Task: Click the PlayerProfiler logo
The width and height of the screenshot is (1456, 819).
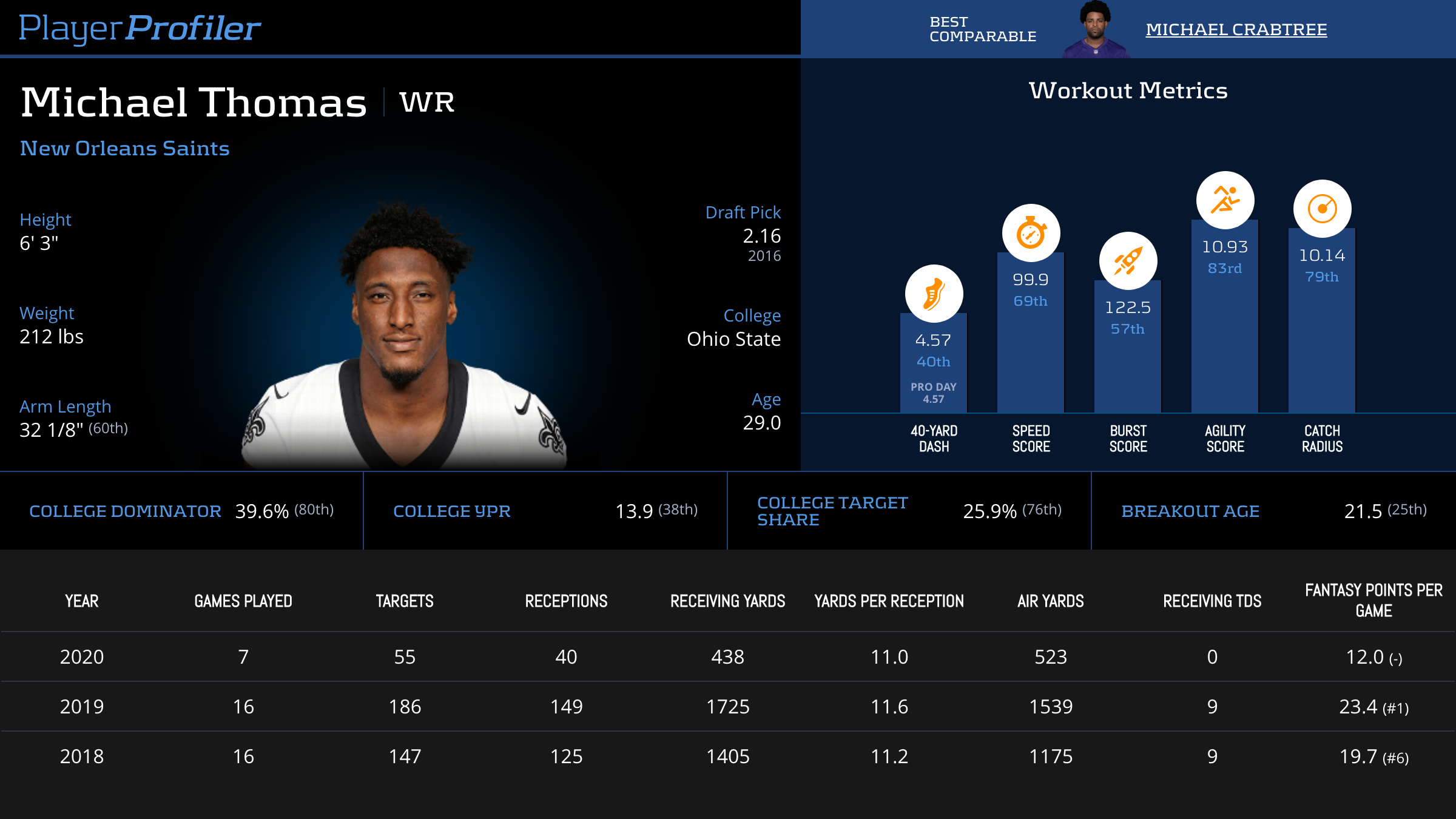Action: point(140,28)
